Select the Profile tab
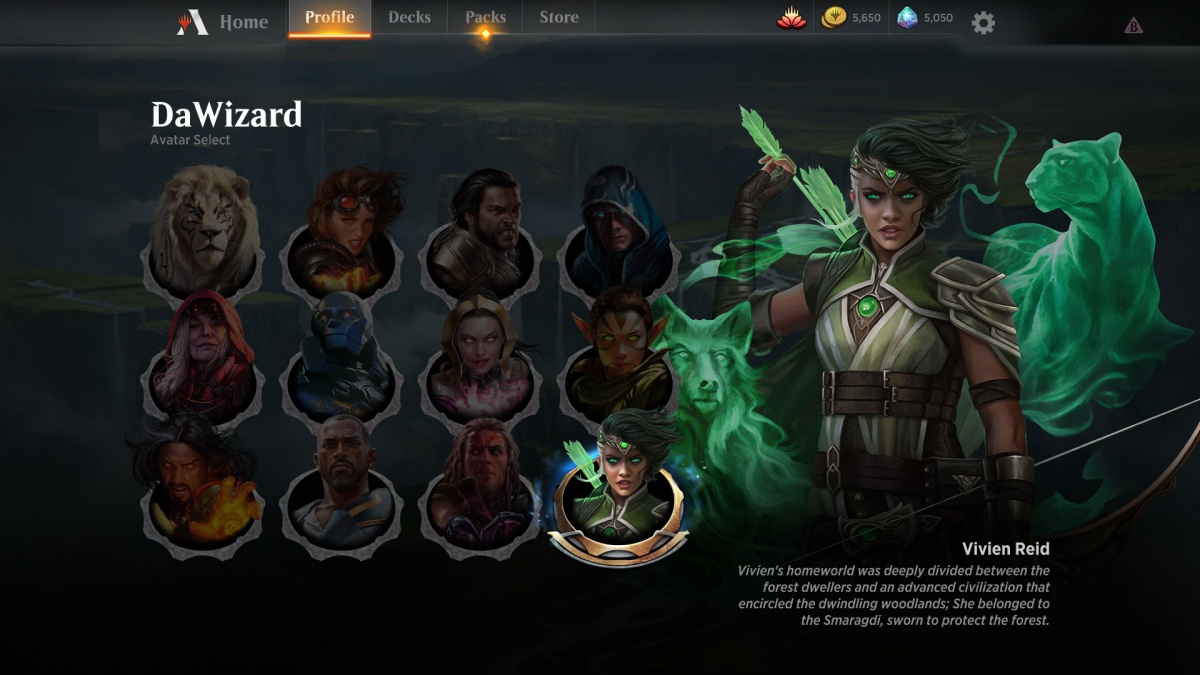The image size is (1200, 675). coord(329,18)
